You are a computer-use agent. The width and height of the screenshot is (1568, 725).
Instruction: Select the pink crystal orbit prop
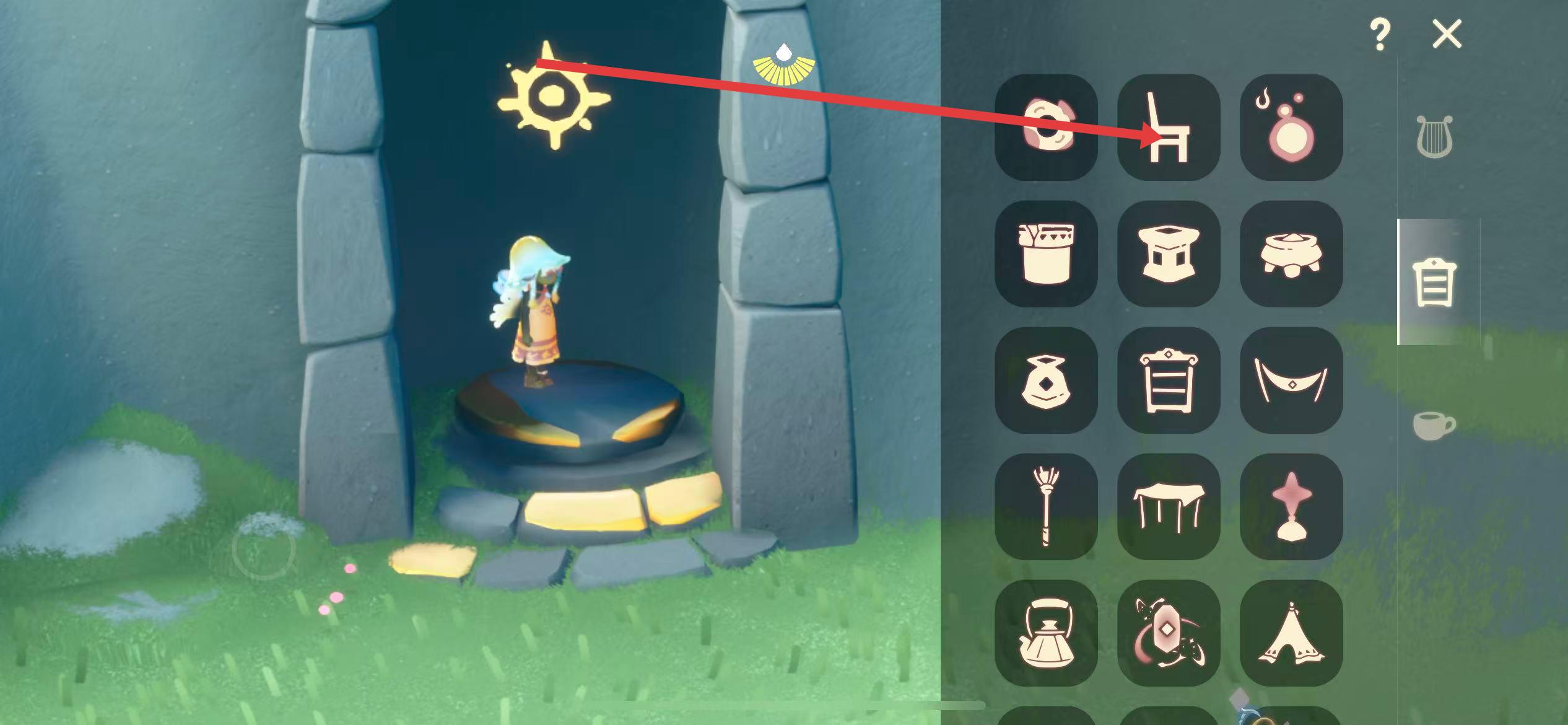[x=1169, y=633]
